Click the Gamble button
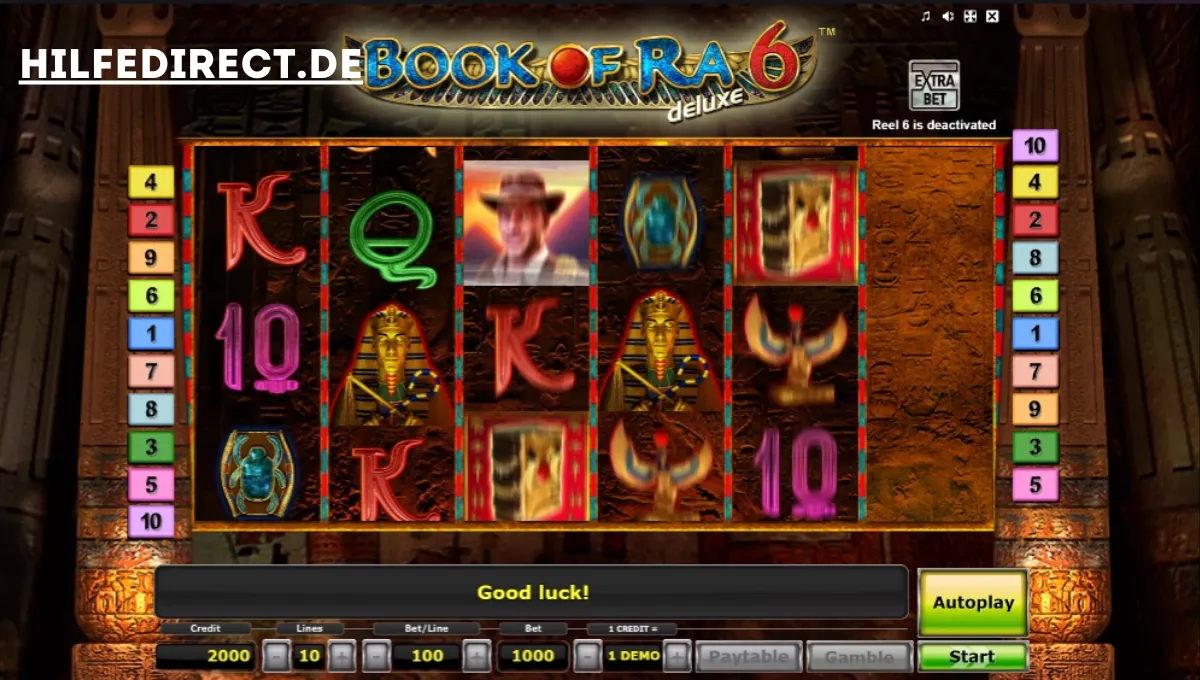This screenshot has height=680, width=1200. (859, 657)
